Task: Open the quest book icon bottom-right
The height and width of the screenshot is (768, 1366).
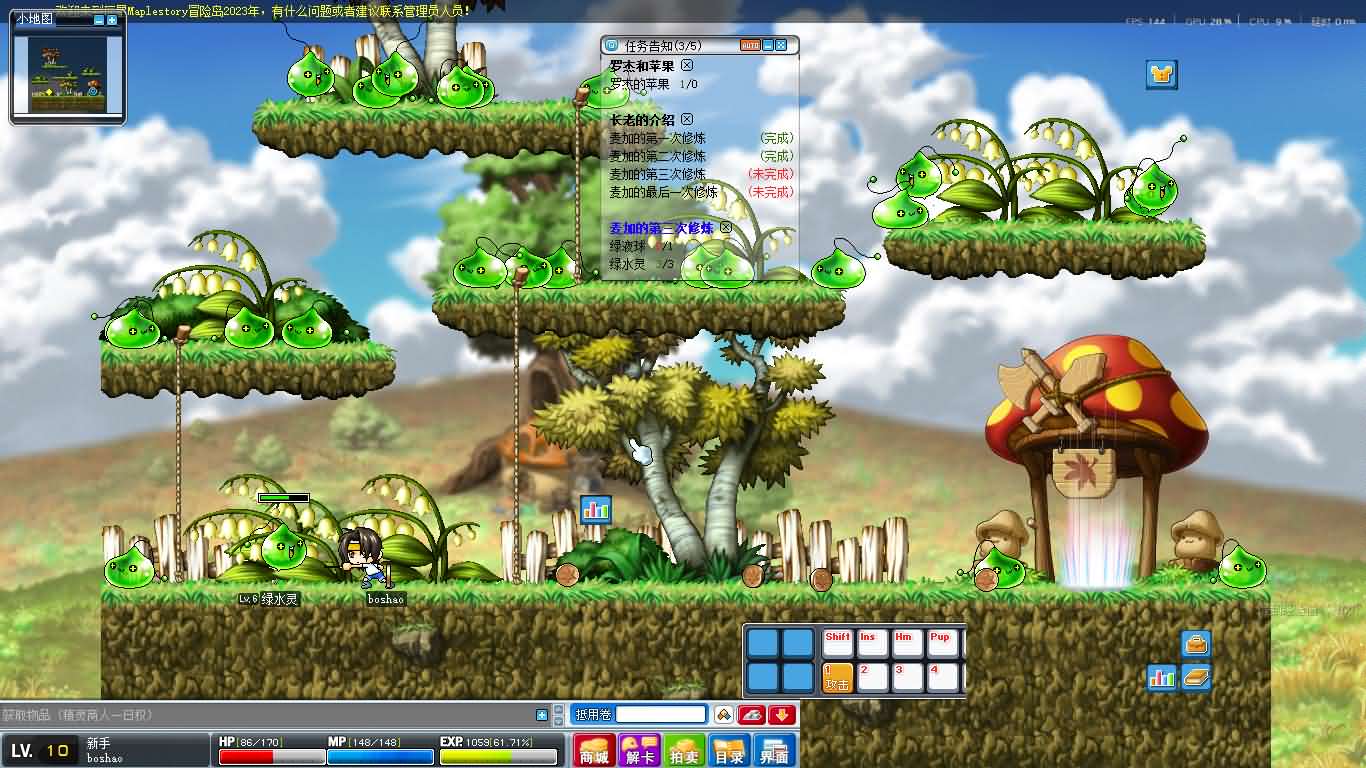Action: click(1196, 677)
